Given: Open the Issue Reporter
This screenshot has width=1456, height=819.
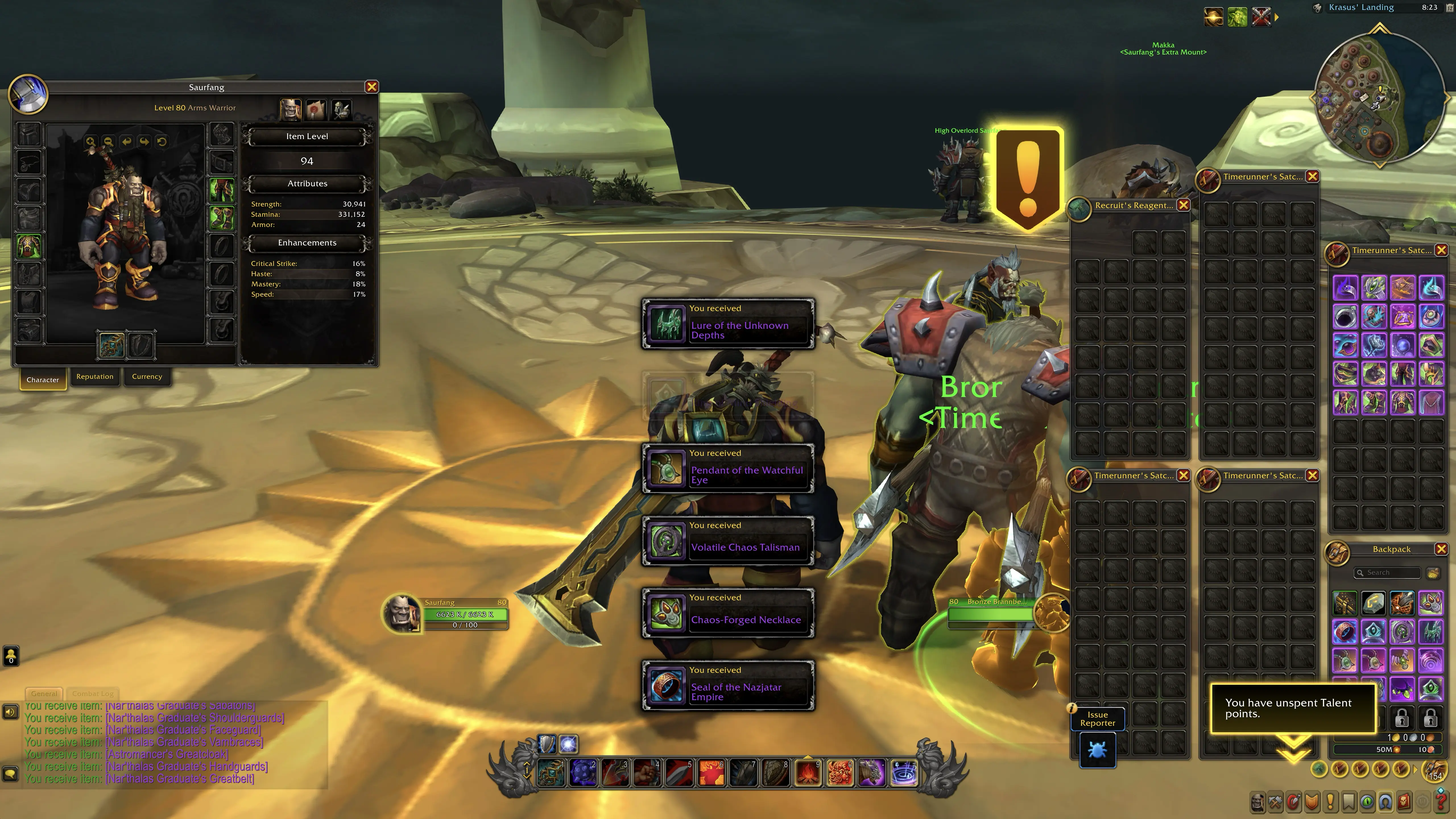Looking at the screenshot, I should [1097, 719].
